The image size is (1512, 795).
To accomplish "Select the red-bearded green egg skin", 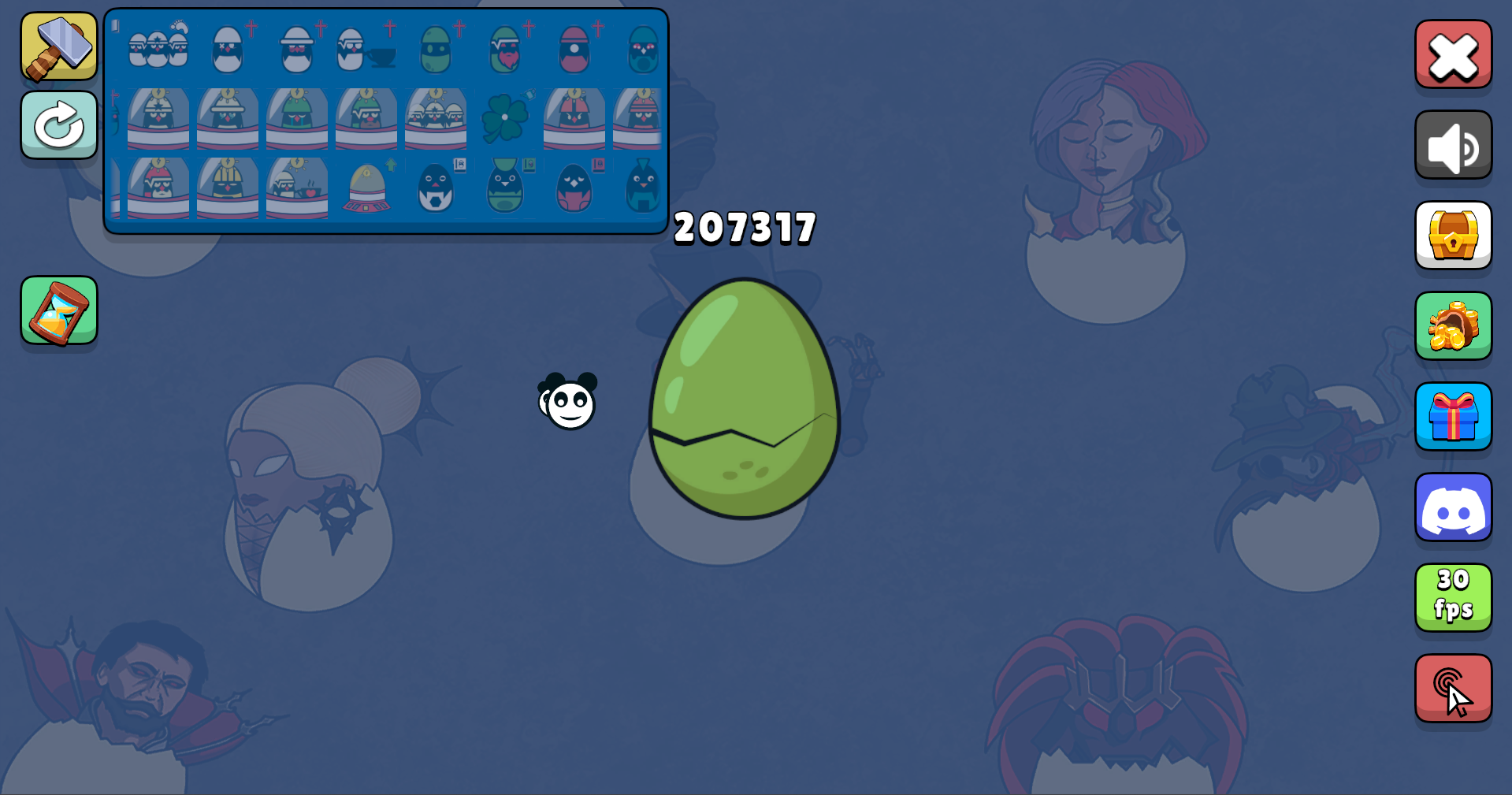I will [x=504, y=50].
